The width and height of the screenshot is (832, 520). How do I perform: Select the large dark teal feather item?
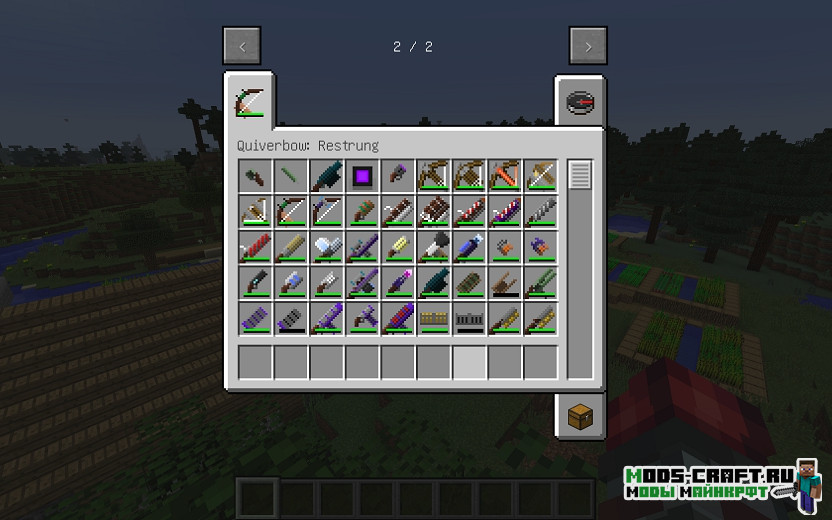tap(327, 176)
